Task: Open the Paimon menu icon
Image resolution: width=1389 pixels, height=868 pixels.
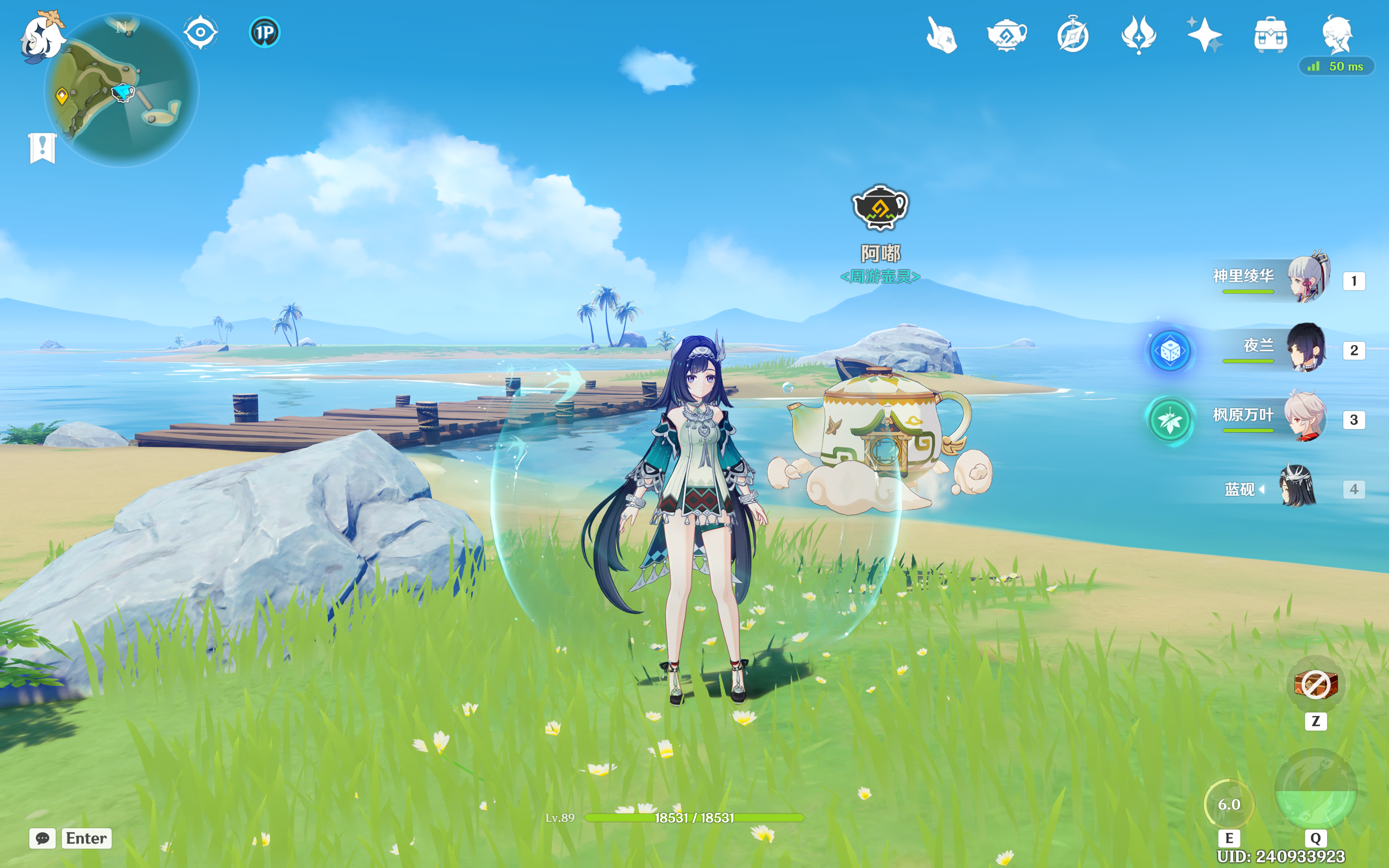Action: tap(41, 36)
